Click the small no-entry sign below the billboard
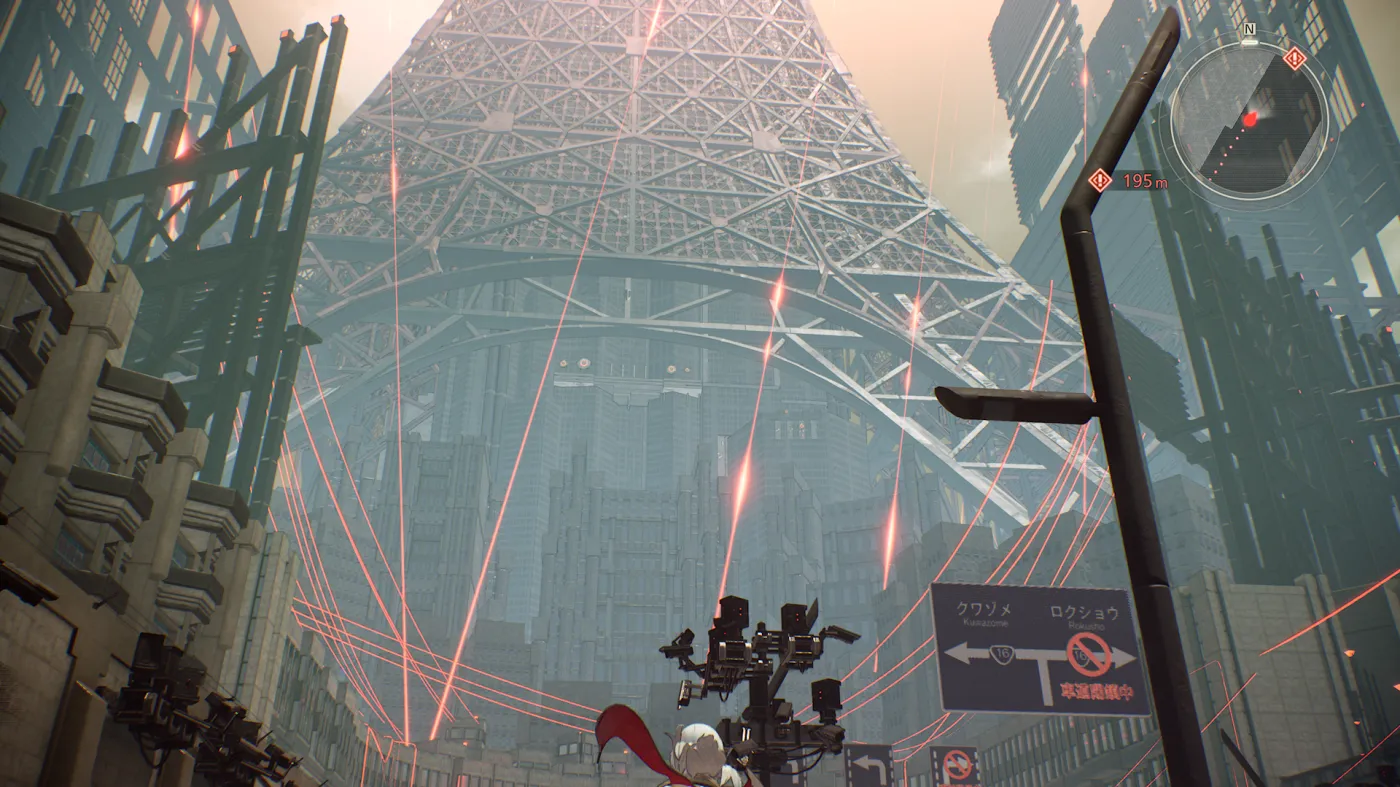Image resolution: width=1400 pixels, height=787 pixels. click(958, 762)
